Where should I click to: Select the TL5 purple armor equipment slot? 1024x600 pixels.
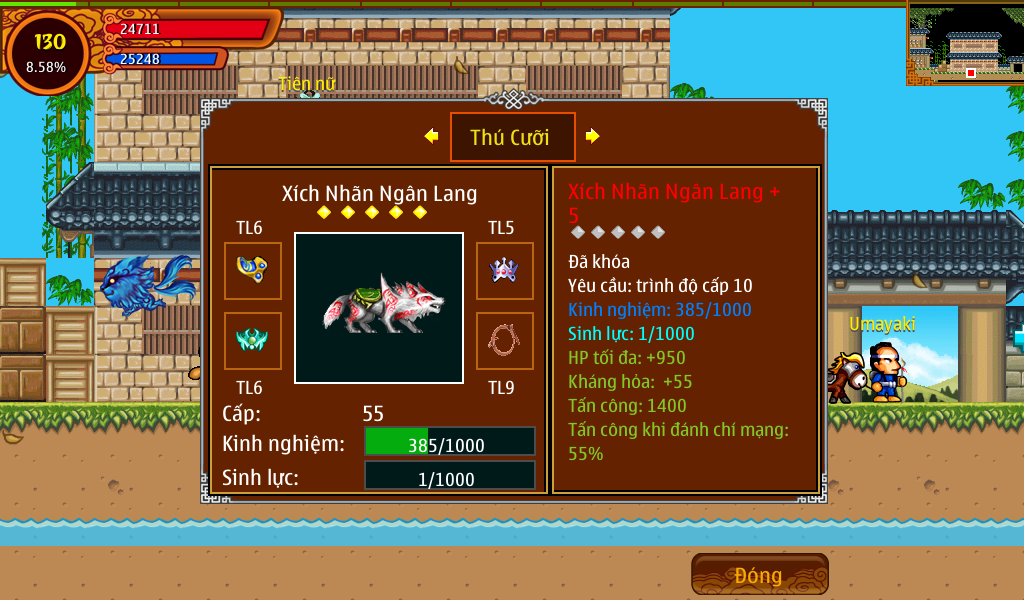click(x=504, y=271)
